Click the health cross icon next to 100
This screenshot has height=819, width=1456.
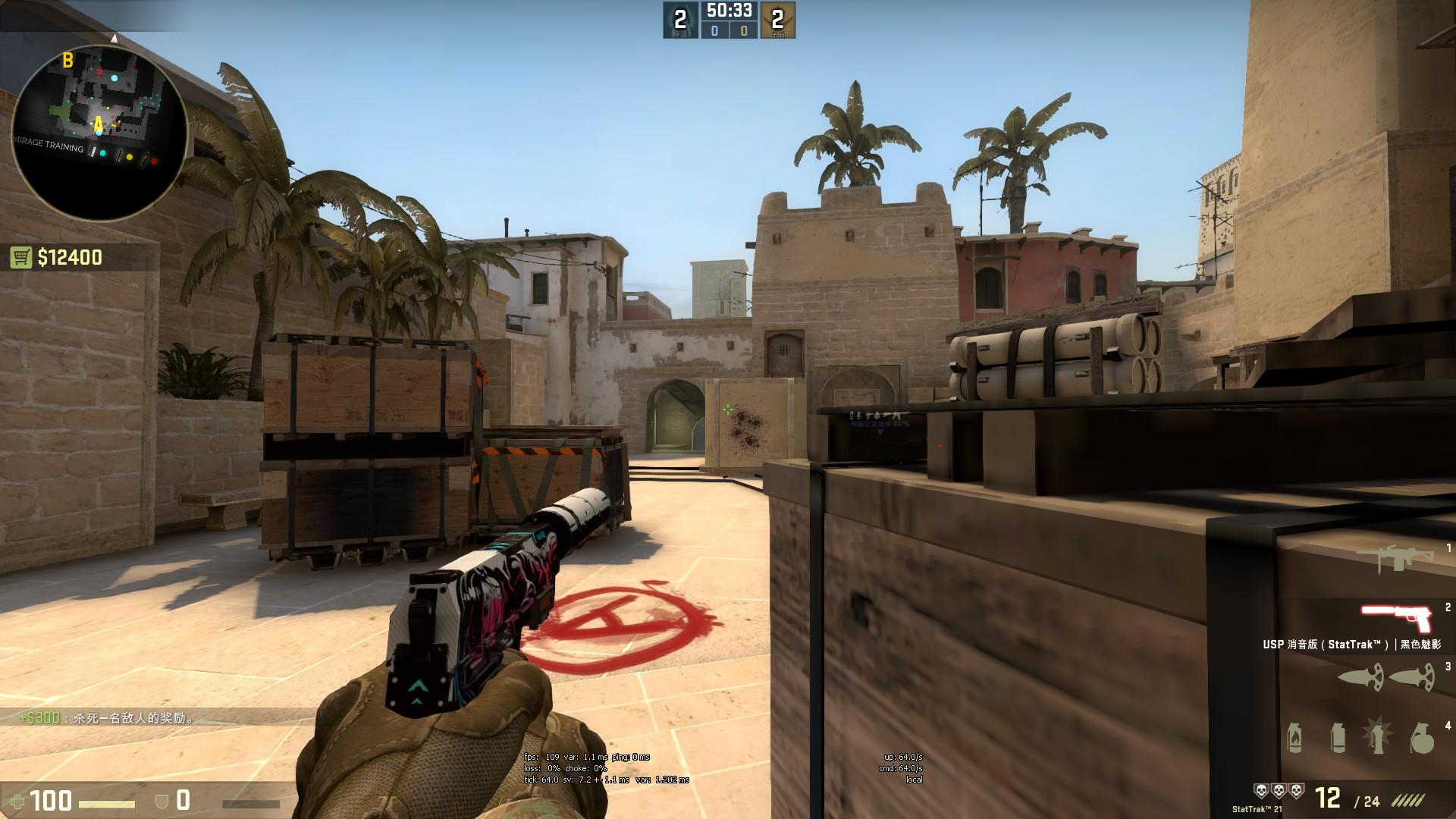coord(17,801)
